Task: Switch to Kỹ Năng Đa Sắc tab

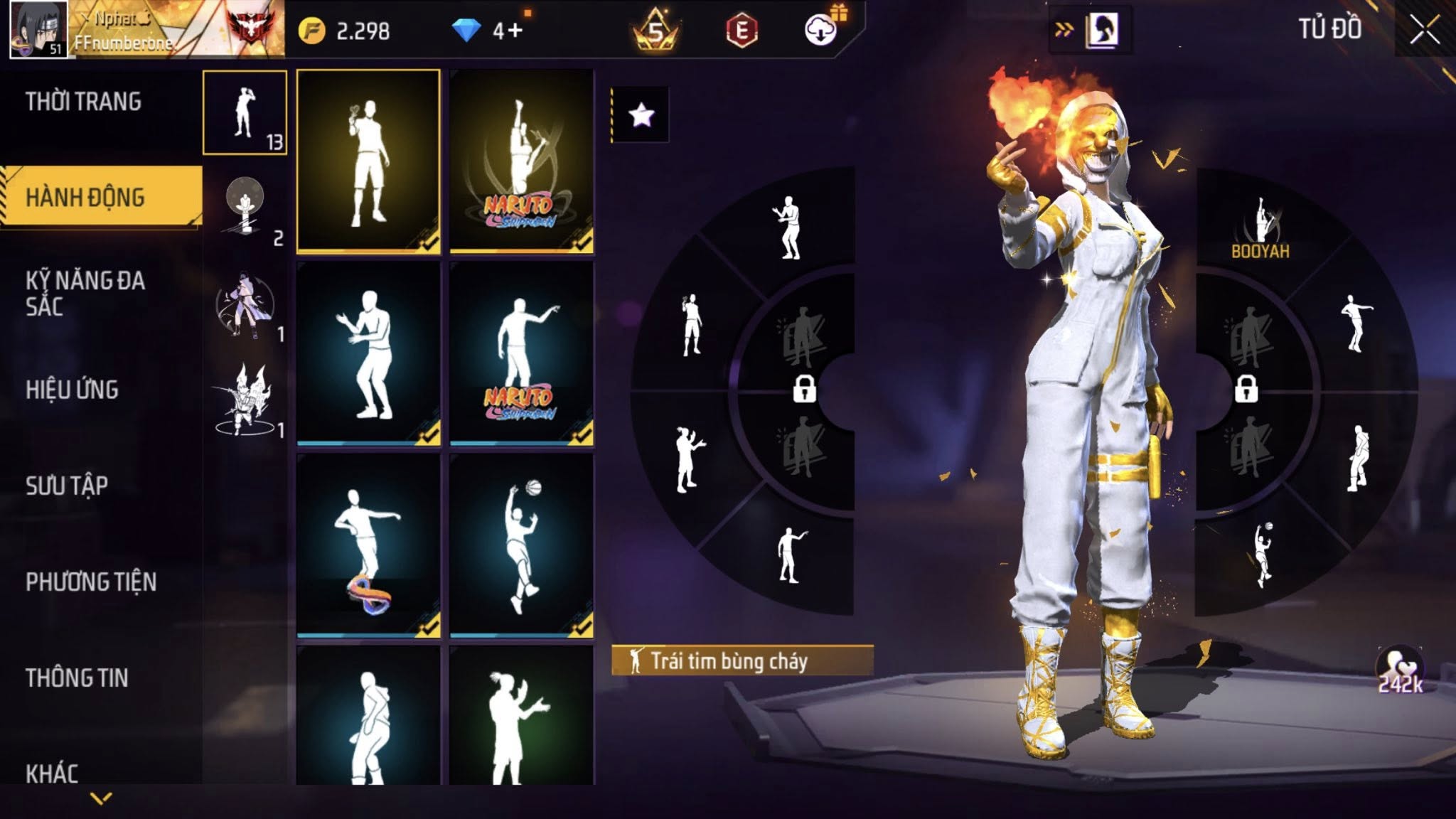Action: 85,293
